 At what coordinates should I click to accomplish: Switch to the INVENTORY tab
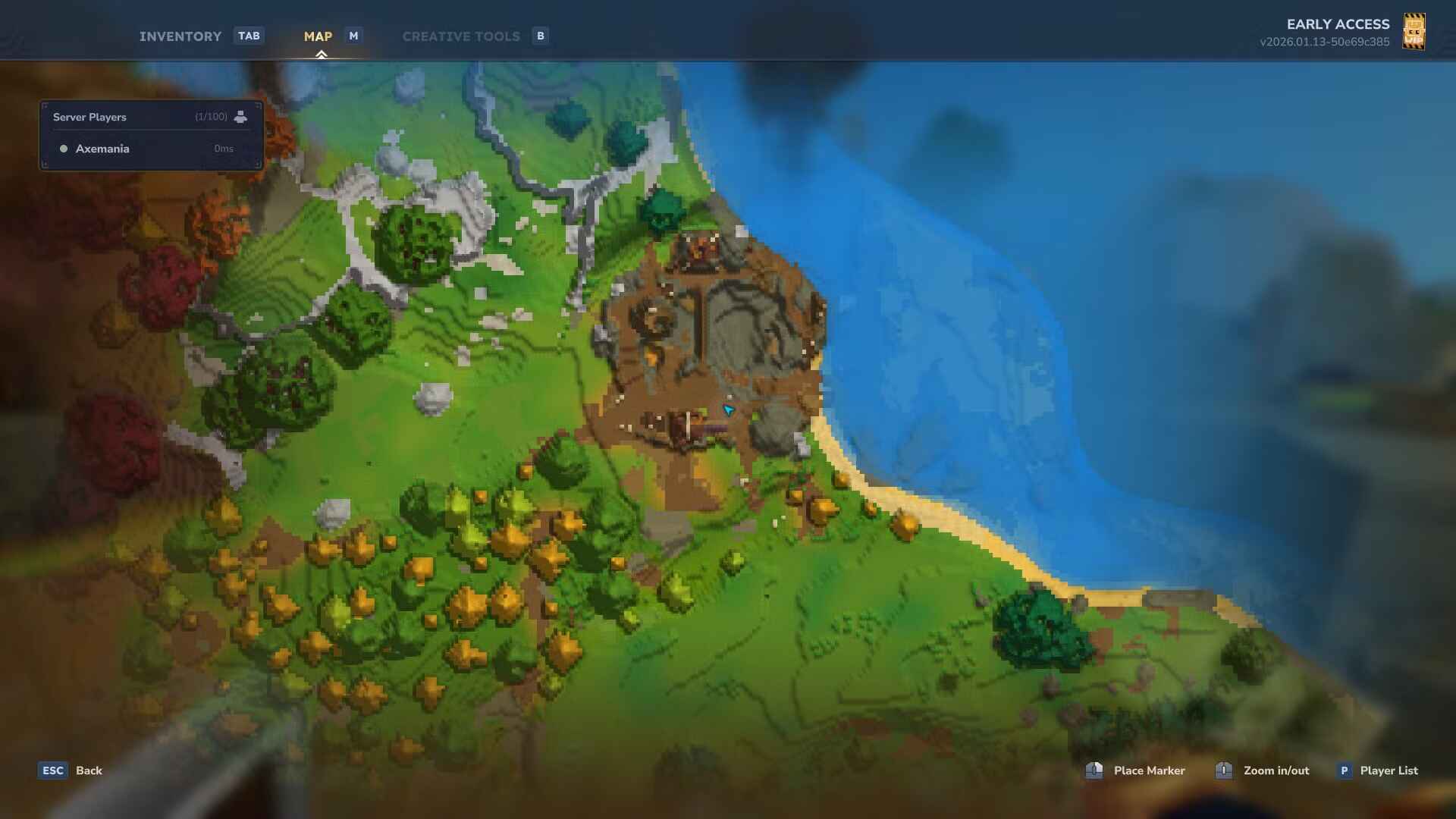coord(180,36)
